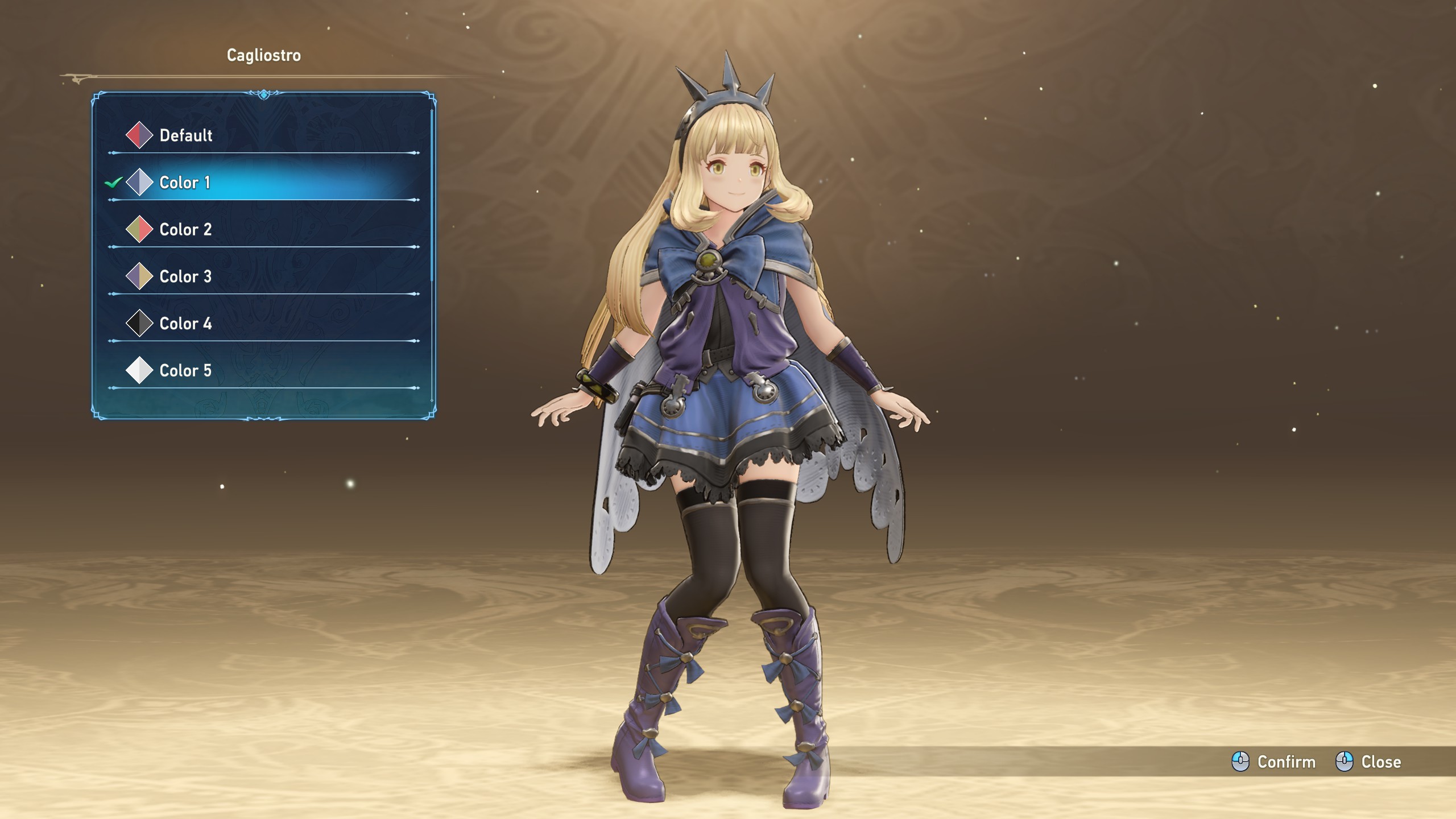Pick the Color 2 entry
Viewport: 1456px width, 819px height.
(x=185, y=230)
